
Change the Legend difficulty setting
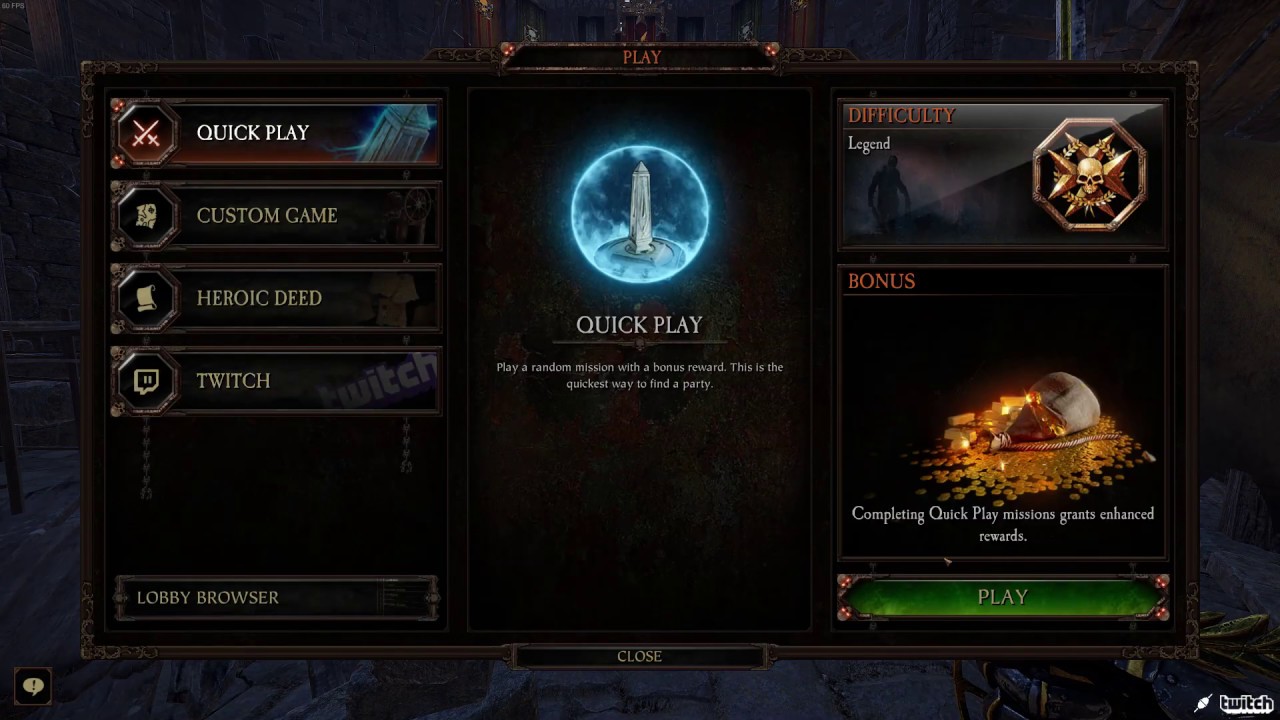(x=1002, y=175)
